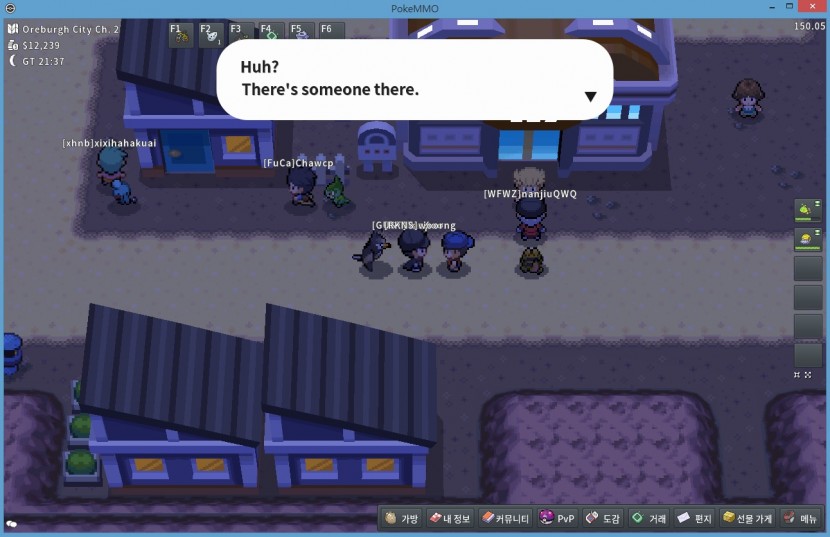The image size is (830, 537).
Task: Use the F1 bicycle hotkey slot
Action: (181, 36)
